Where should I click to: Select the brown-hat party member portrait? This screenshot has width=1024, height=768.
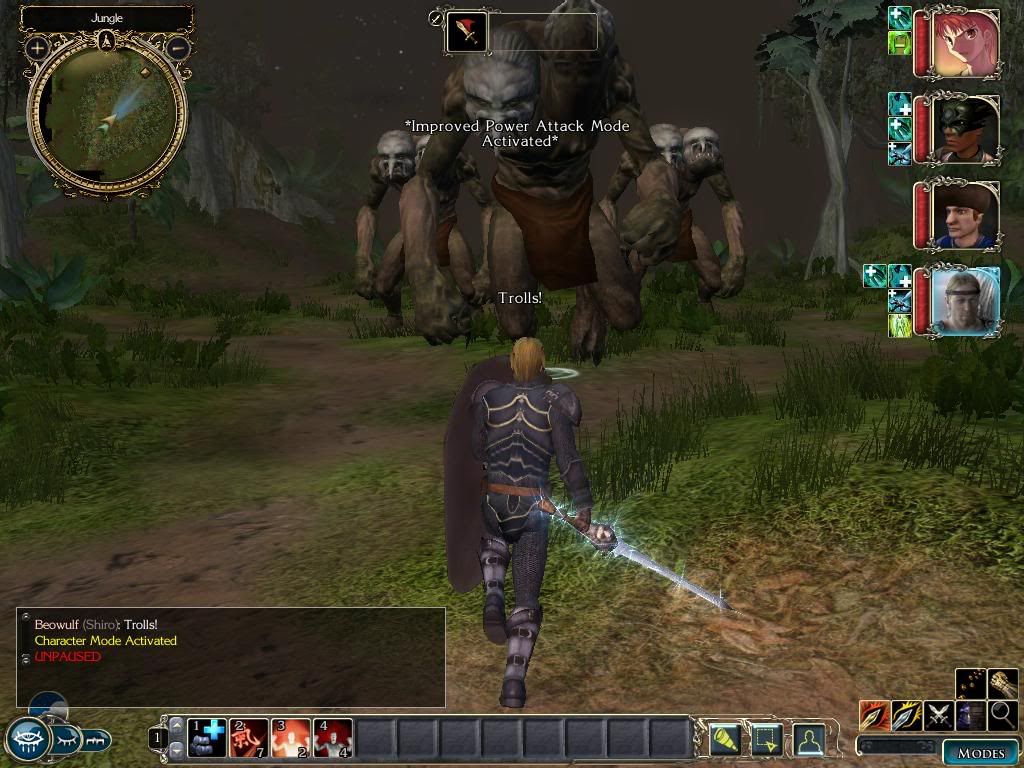(964, 215)
